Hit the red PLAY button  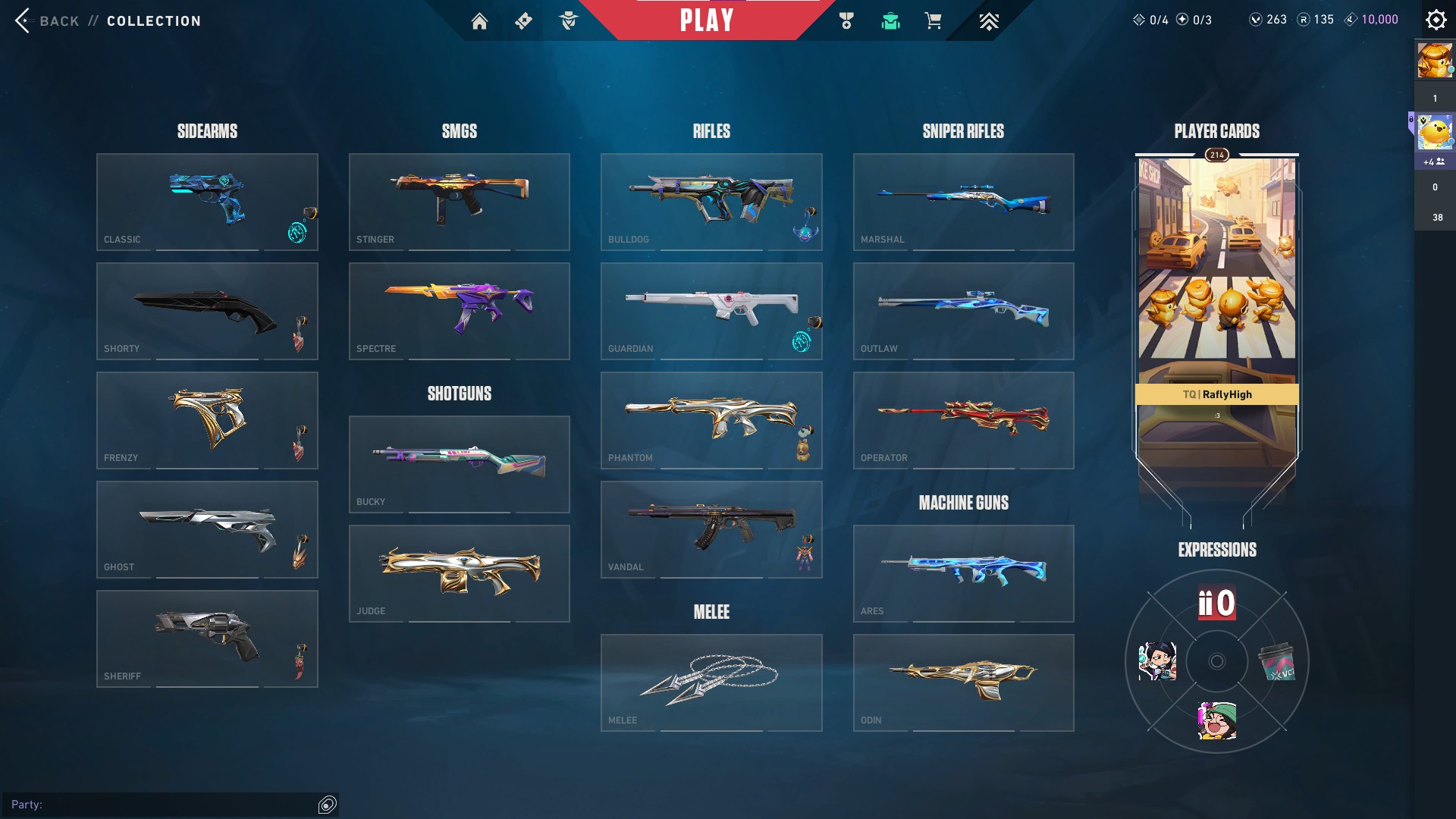[706, 20]
